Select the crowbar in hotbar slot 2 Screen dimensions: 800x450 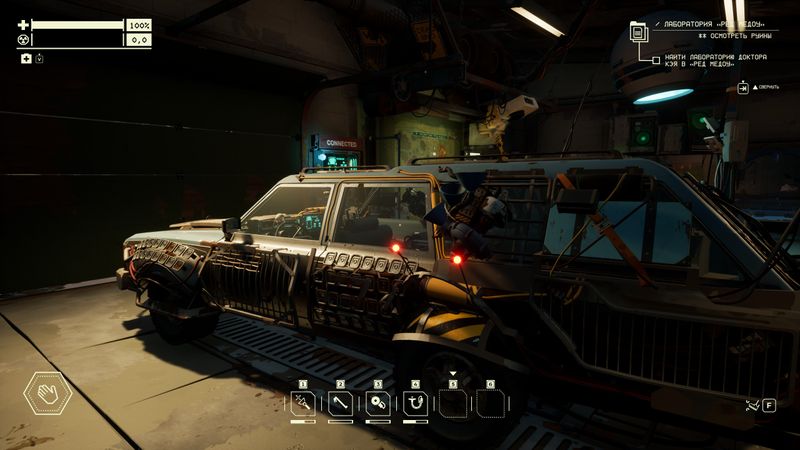coord(340,403)
